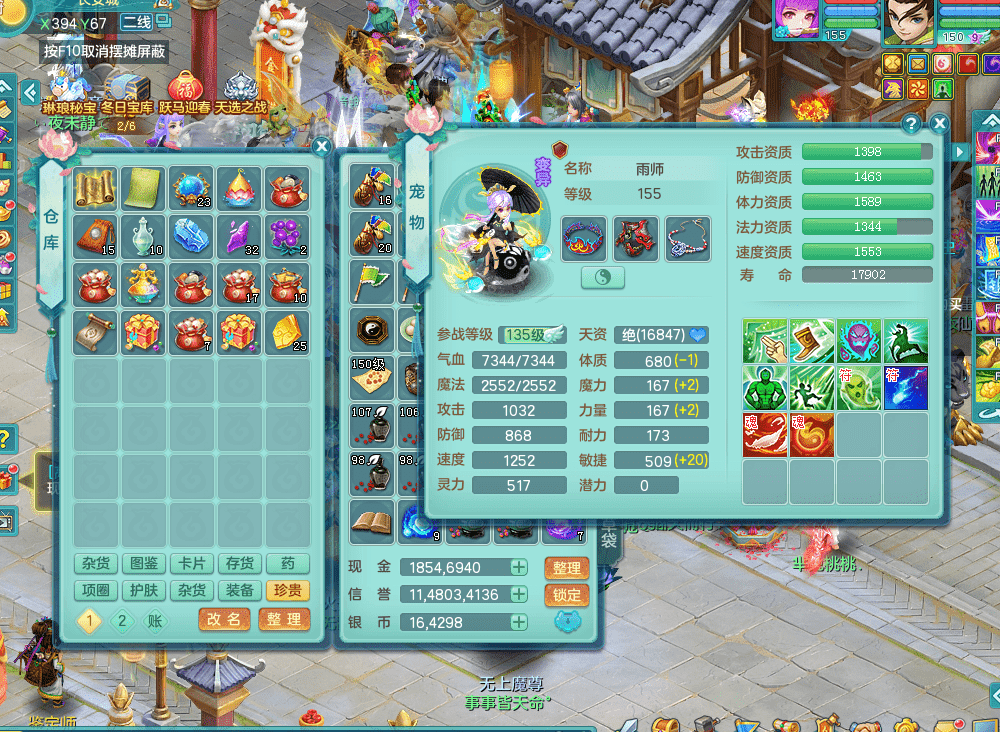Close the warehouse panel
Viewport: 1000px width, 732px height.
tap(321, 147)
